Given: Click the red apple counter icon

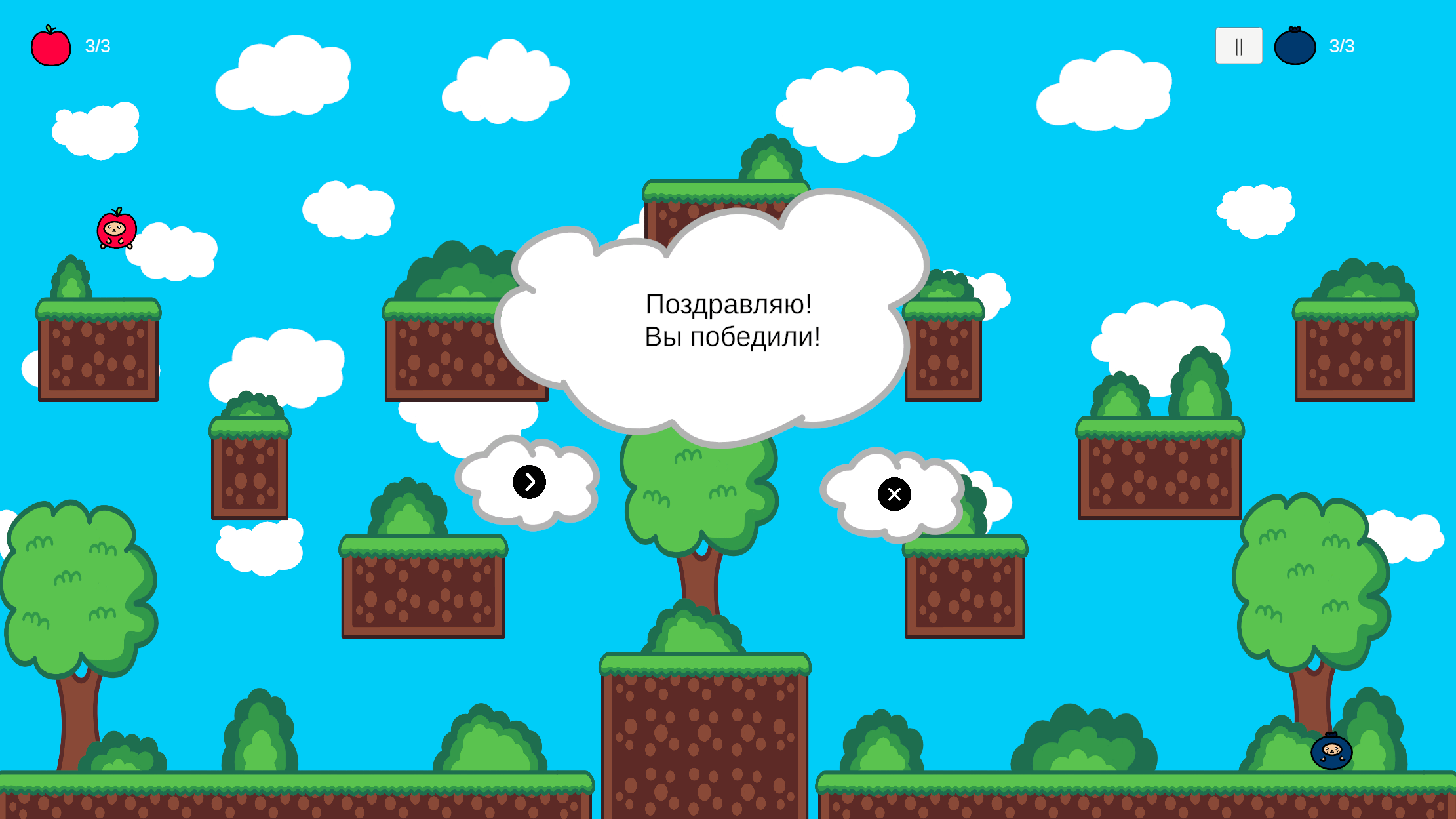Looking at the screenshot, I should [50, 46].
